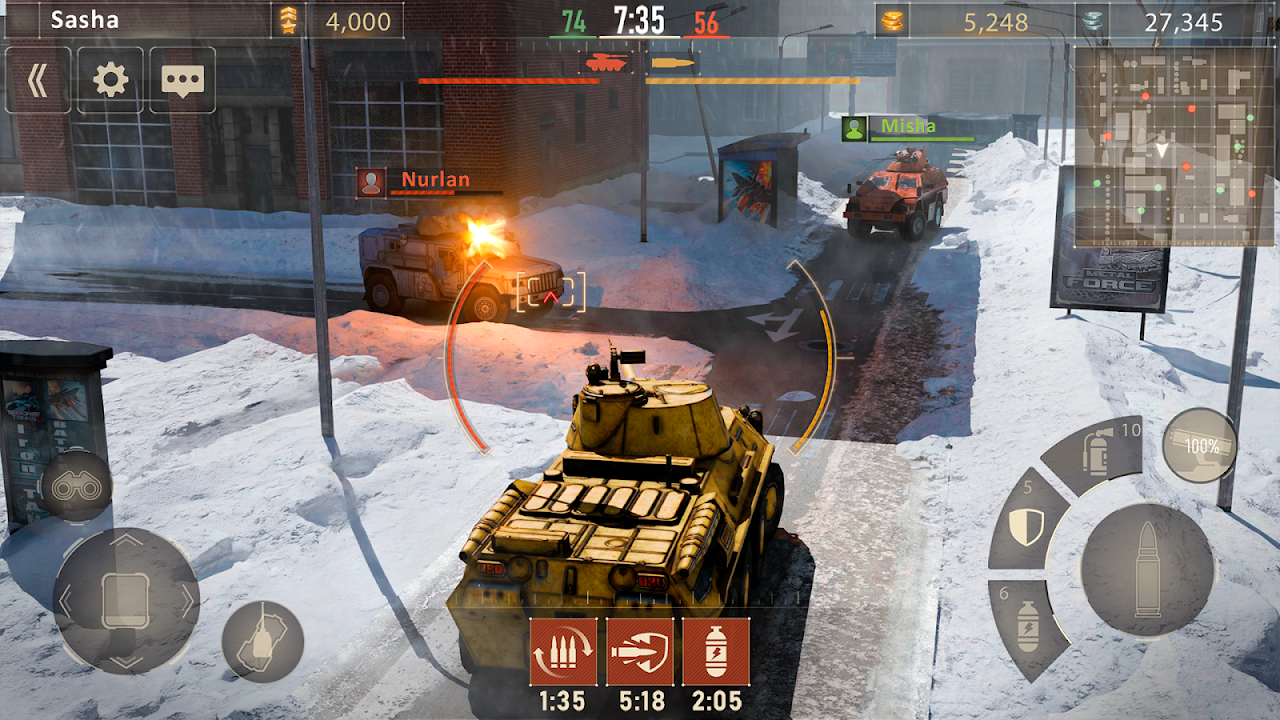Open the ammo type at 100%
The image size is (1280, 720).
(x=1199, y=442)
